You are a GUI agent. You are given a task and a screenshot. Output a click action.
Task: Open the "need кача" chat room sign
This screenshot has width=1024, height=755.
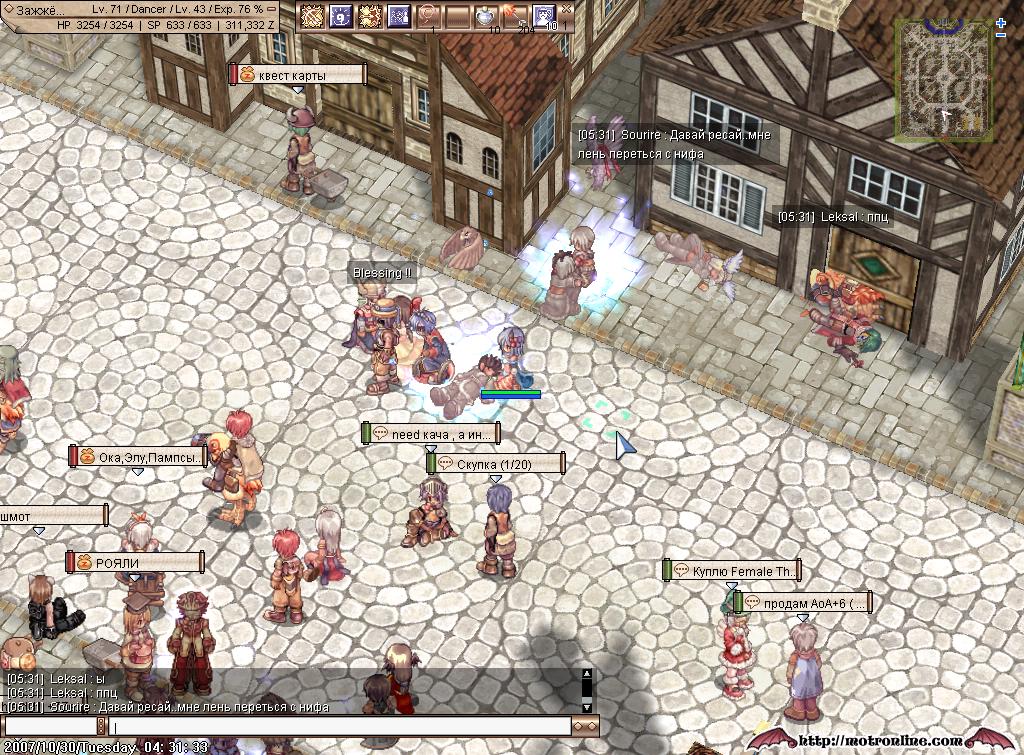point(431,434)
